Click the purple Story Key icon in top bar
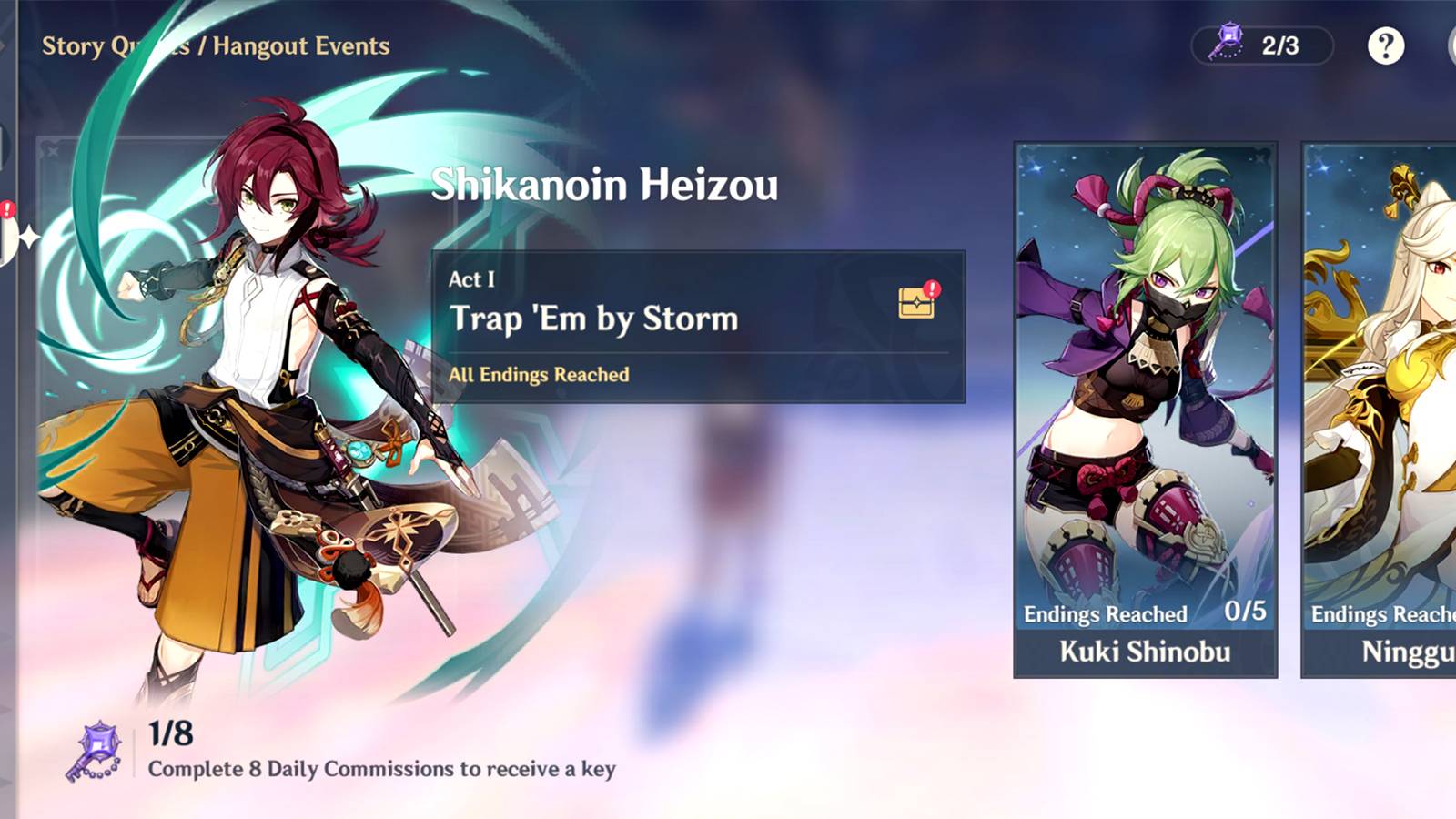Viewport: 1456px width, 819px height. [x=1228, y=40]
